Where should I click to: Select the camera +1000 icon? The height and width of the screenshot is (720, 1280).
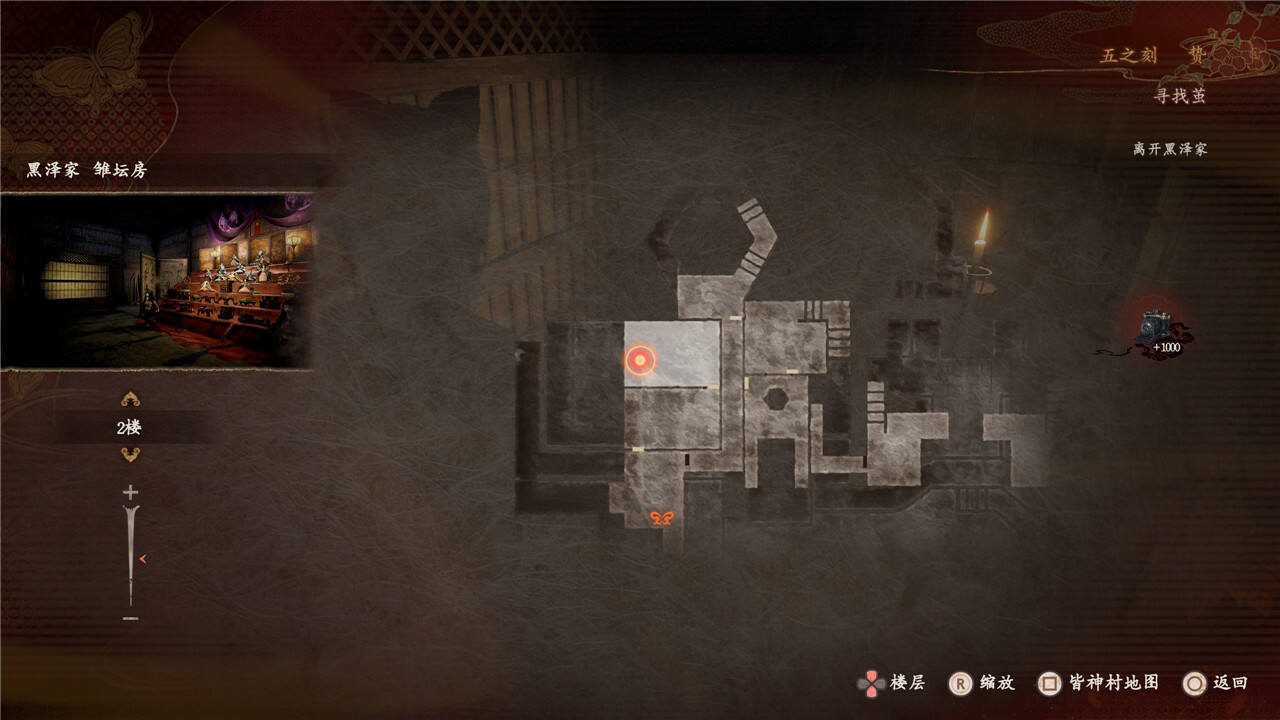1160,332
